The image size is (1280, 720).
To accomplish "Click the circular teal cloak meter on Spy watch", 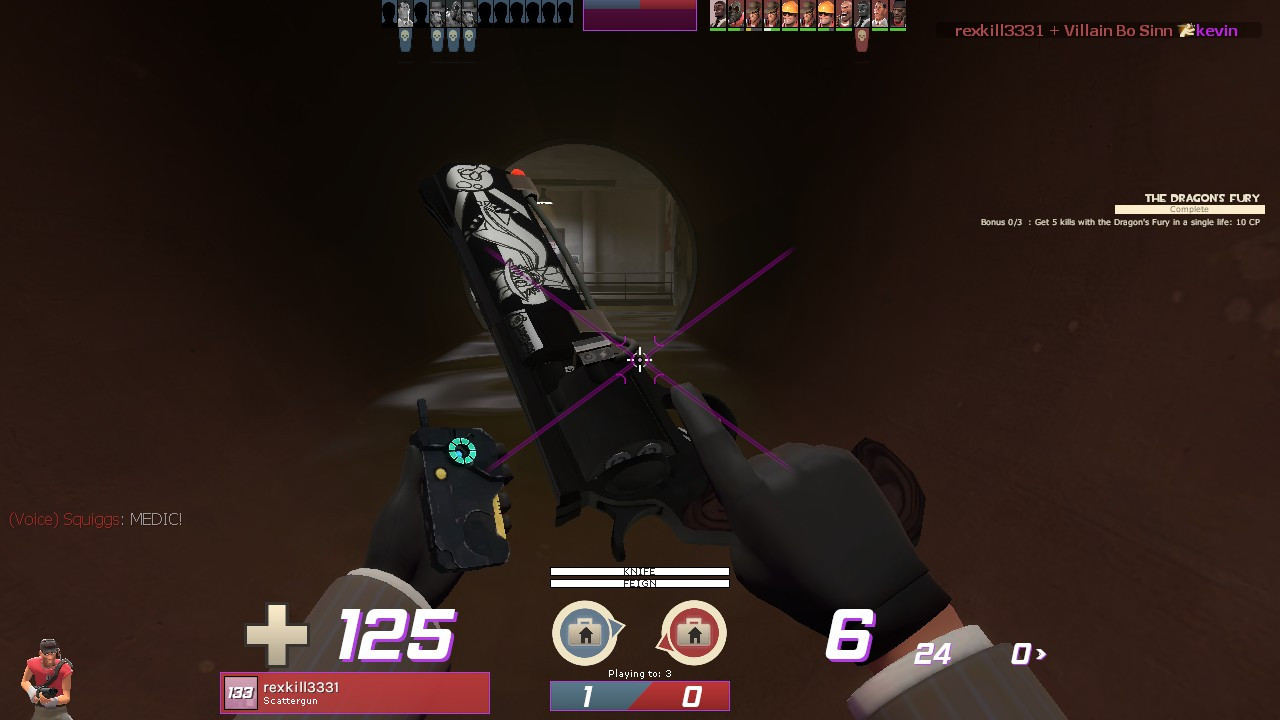I will pyautogui.click(x=463, y=452).
